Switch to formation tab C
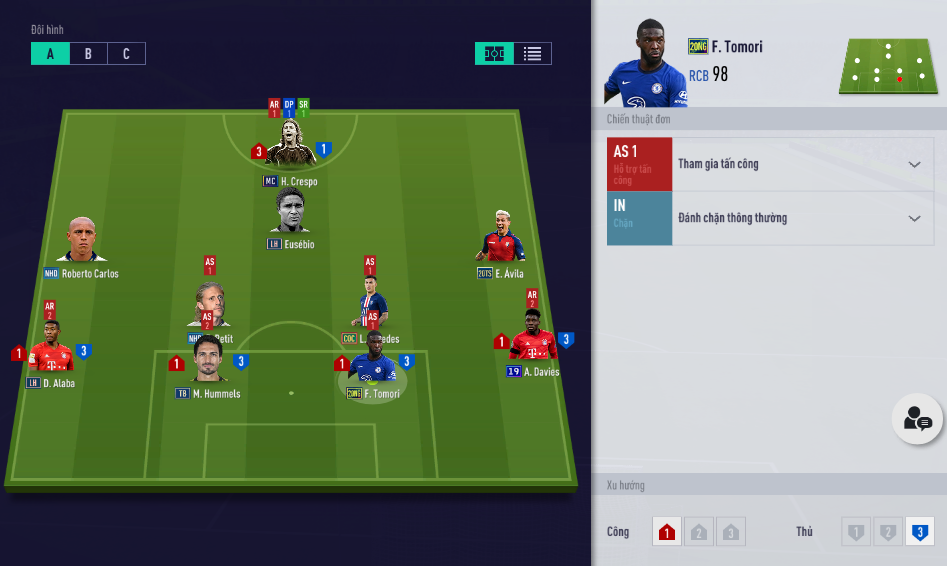Screen dimensions: 947x566 click(x=126, y=54)
